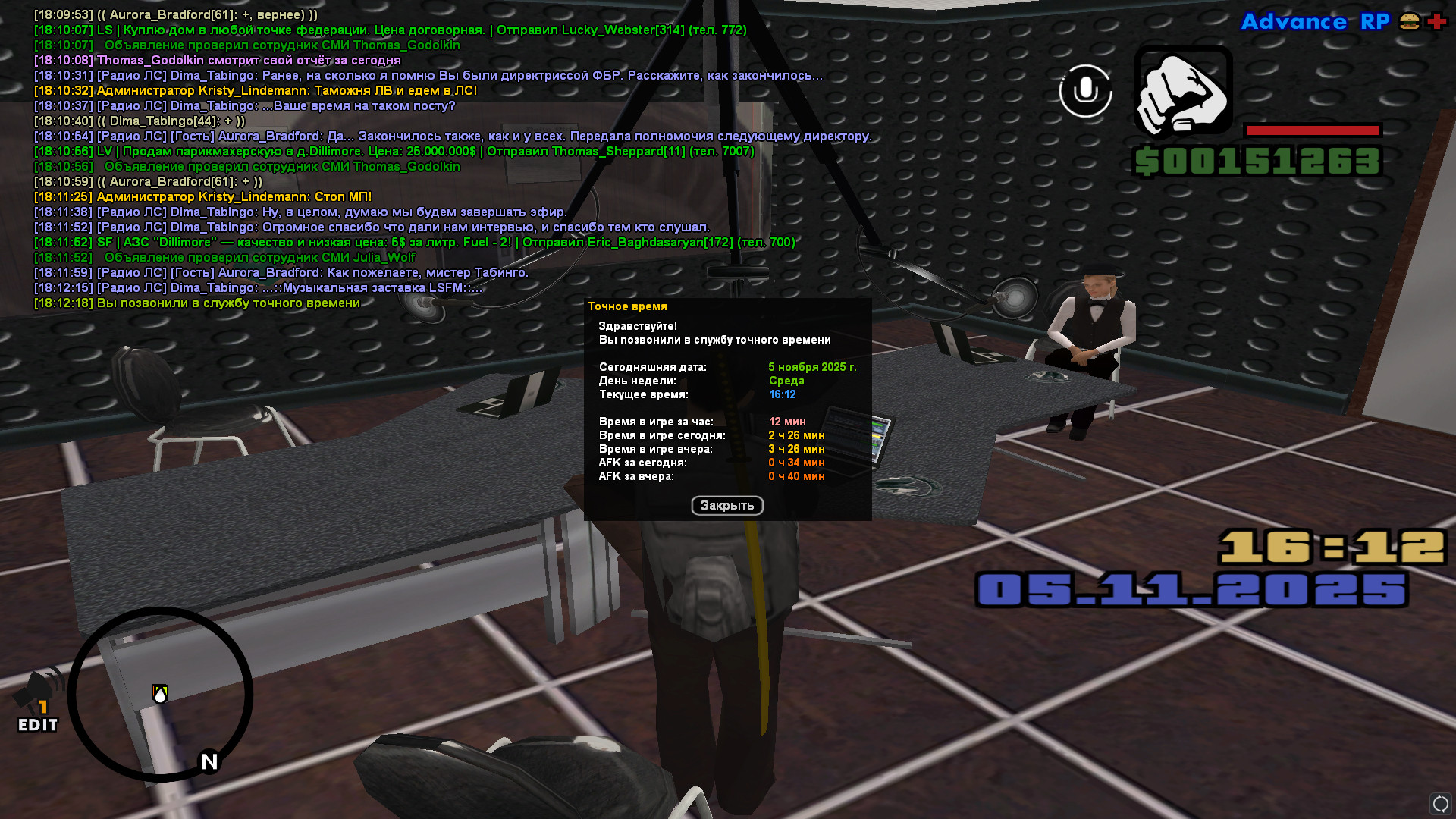Click Lucky_Webster's house purchase advertisement

tap(391, 30)
